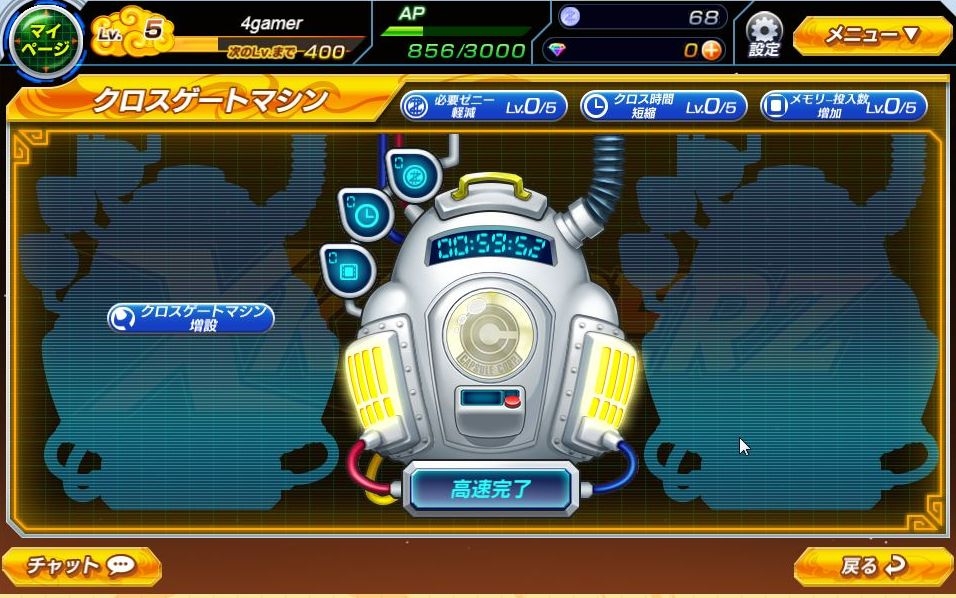956x598 pixels.
Task: Click the zeni coin bubble on the machine
Action: coord(413,174)
